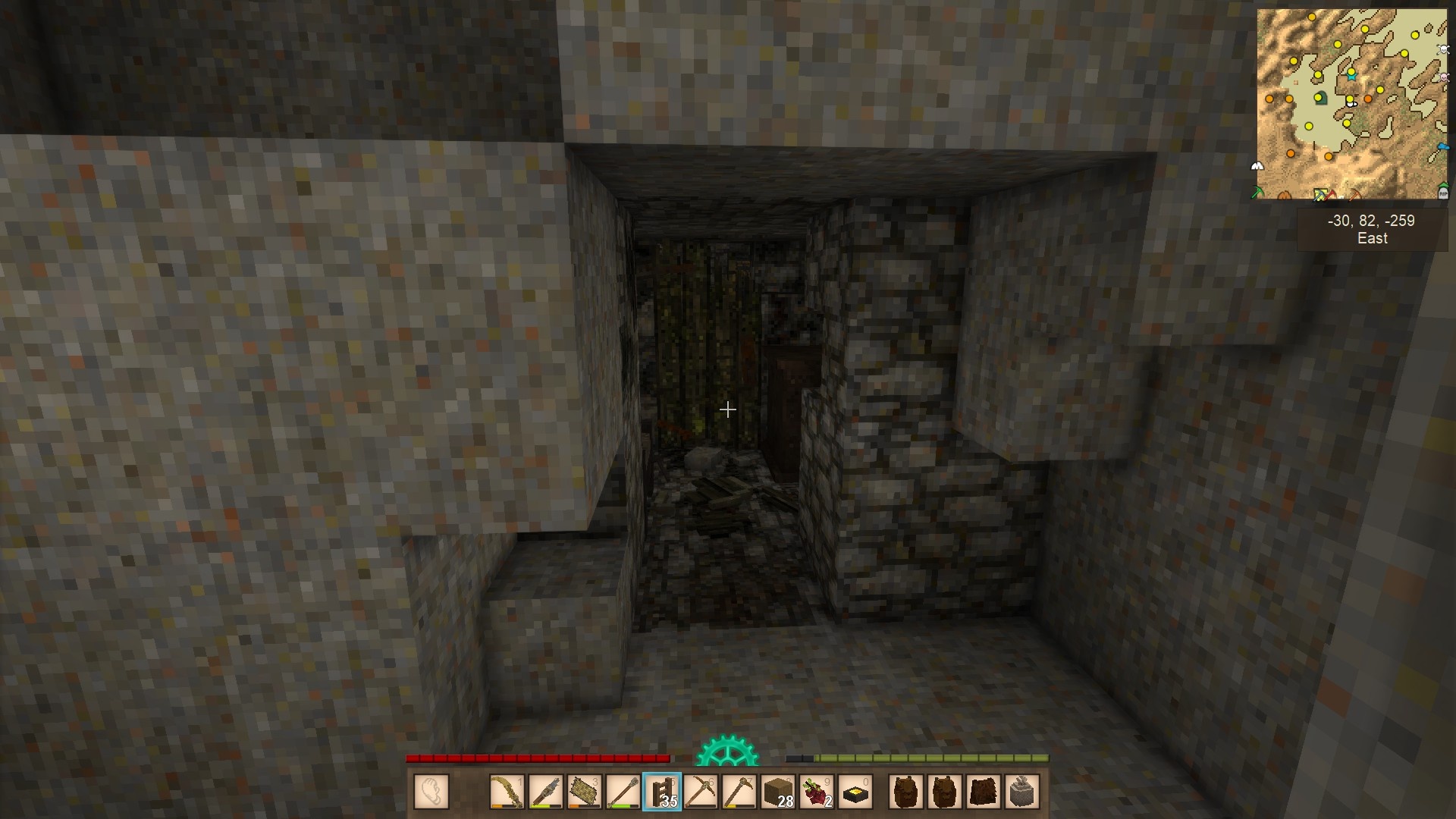Choose the black bowl with yellow contents

[x=855, y=792]
